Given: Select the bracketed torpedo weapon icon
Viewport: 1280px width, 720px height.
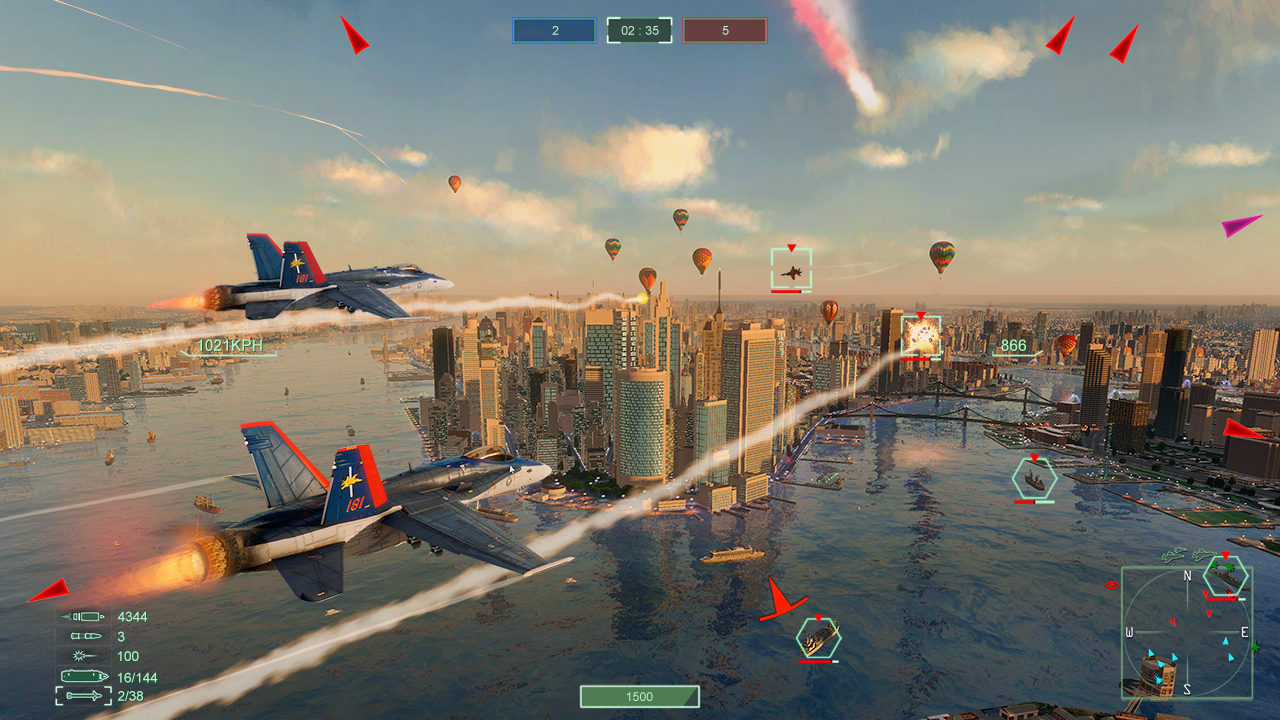Looking at the screenshot, I should click(83, 696).
